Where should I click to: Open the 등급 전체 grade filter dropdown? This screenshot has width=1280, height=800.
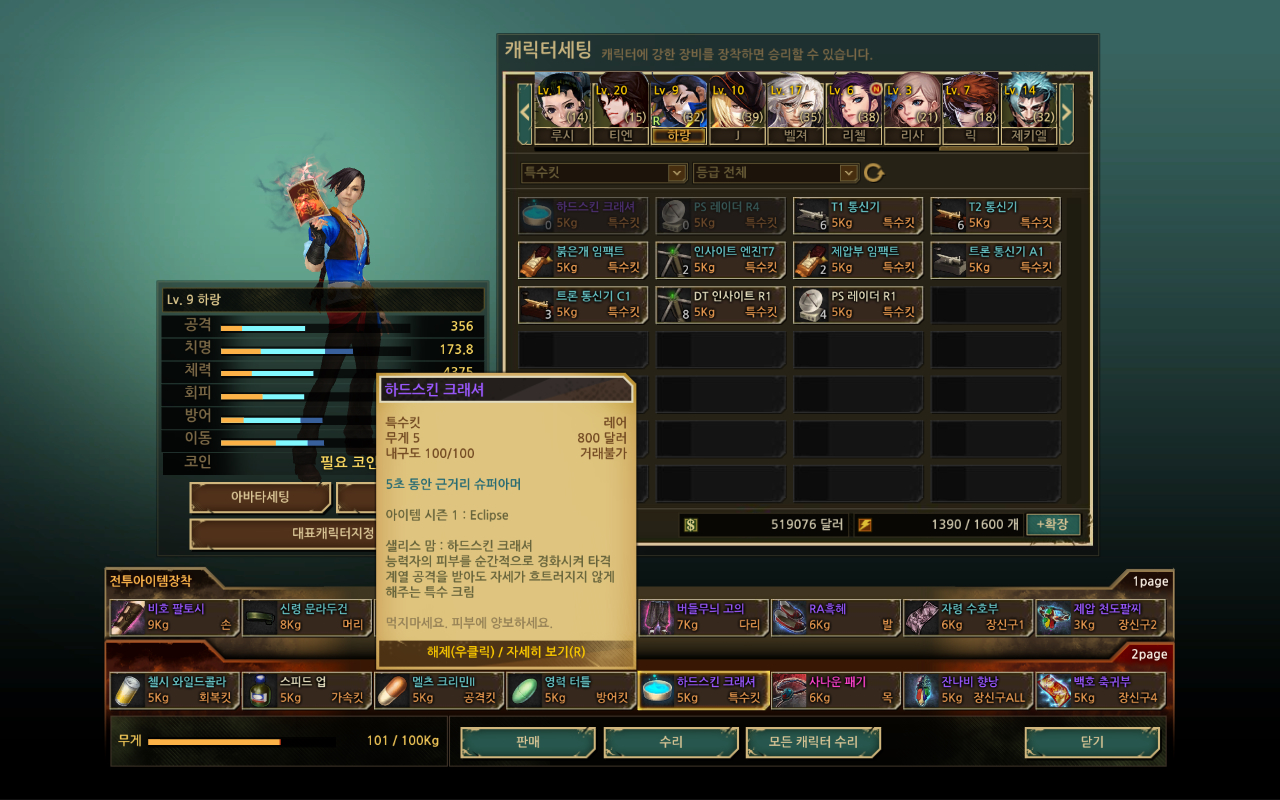[776, 173]
